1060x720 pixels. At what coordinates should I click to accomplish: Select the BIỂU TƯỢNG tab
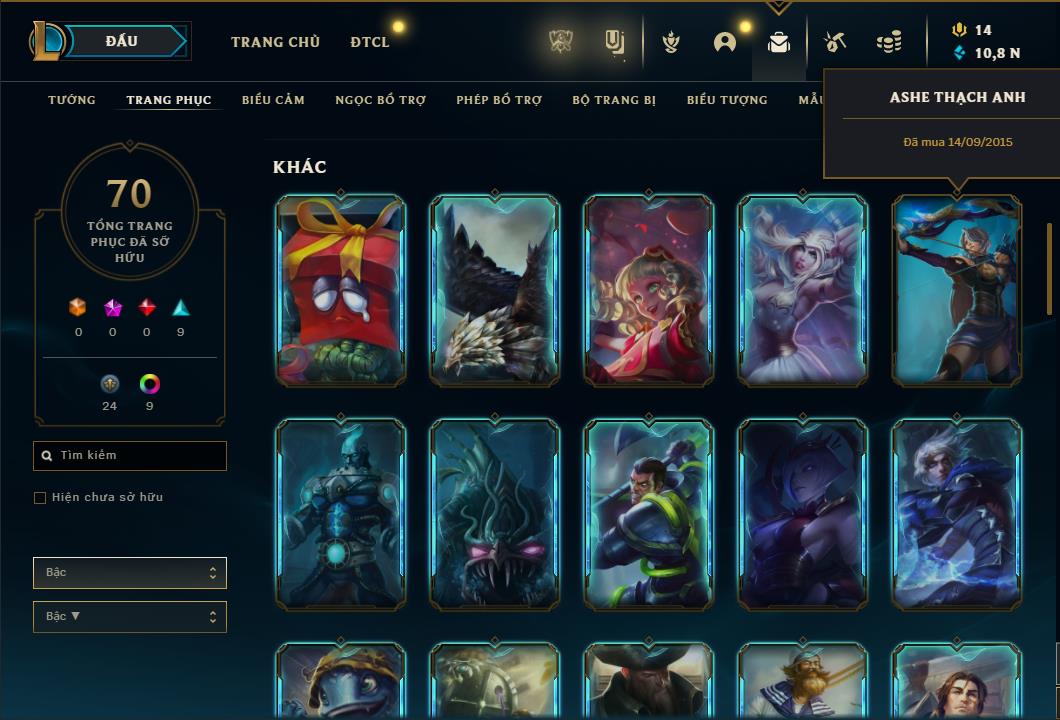click(727, 100)
